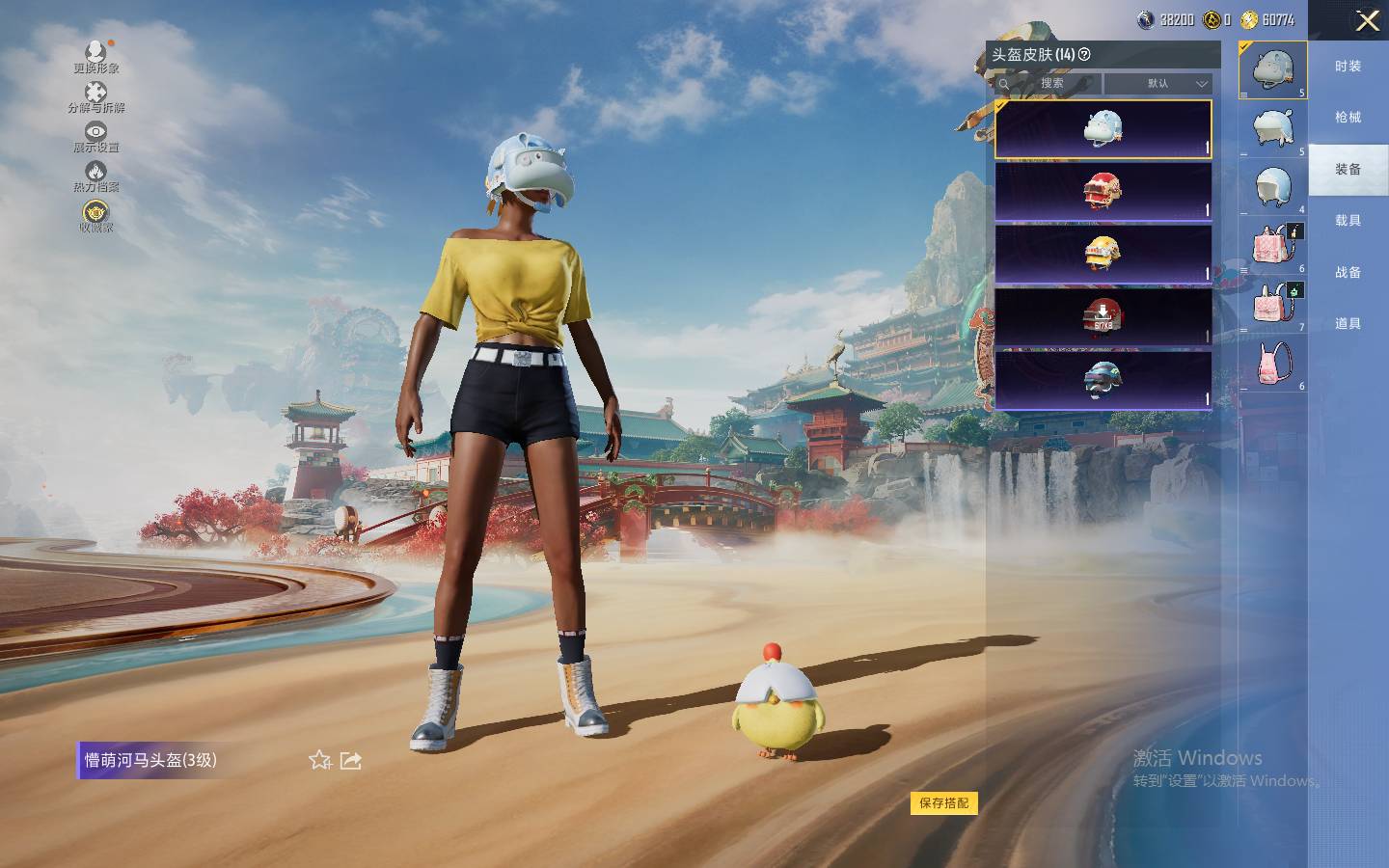The height and width of the screenshot is (868, 1389).
Task: Download the dark red helmet skin
Action: pyautogui.click(x=1103, y=315)
